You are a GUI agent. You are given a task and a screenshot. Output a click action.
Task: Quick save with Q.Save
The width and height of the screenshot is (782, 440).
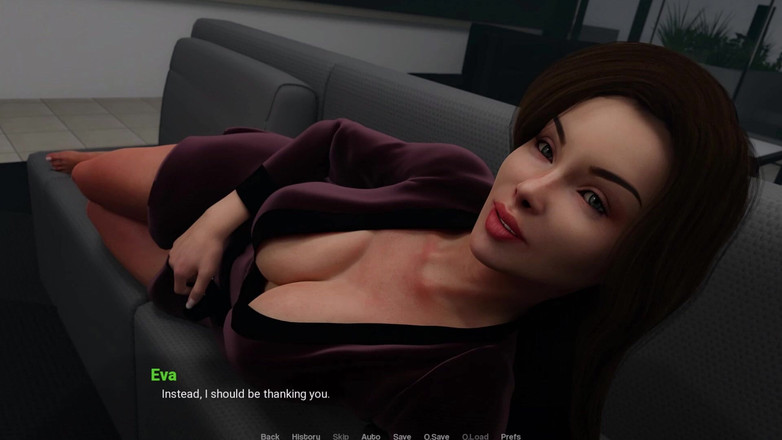pyautogui.click(x=436, y=436)
